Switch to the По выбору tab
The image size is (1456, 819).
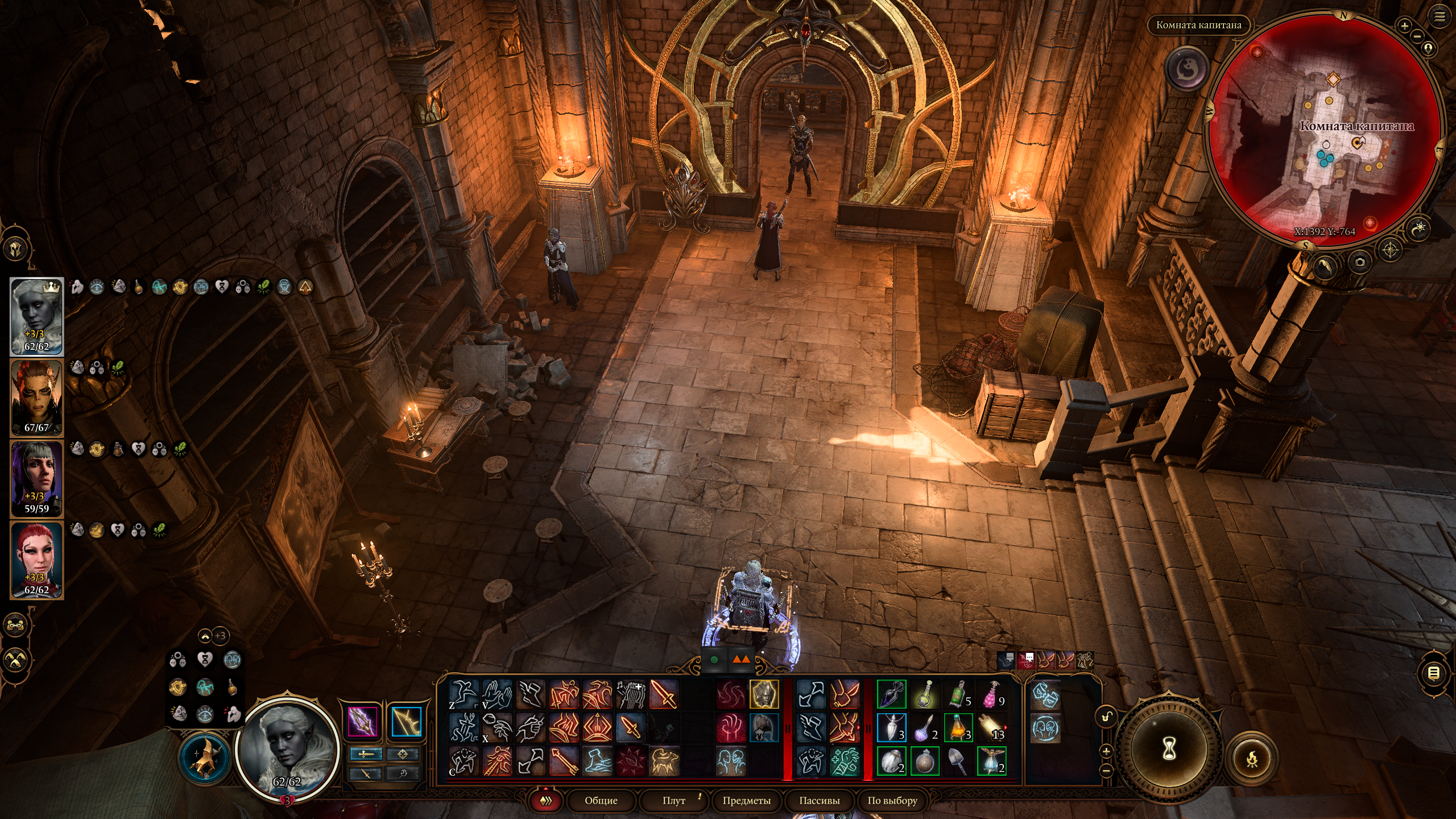[892, 800]
